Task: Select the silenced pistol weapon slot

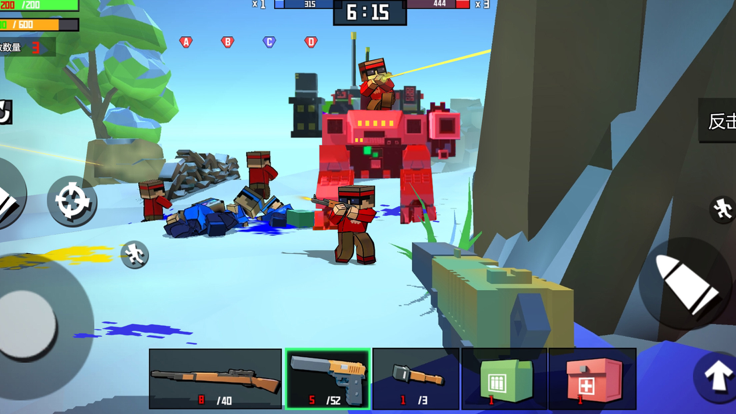Action: tap(328, 379)
